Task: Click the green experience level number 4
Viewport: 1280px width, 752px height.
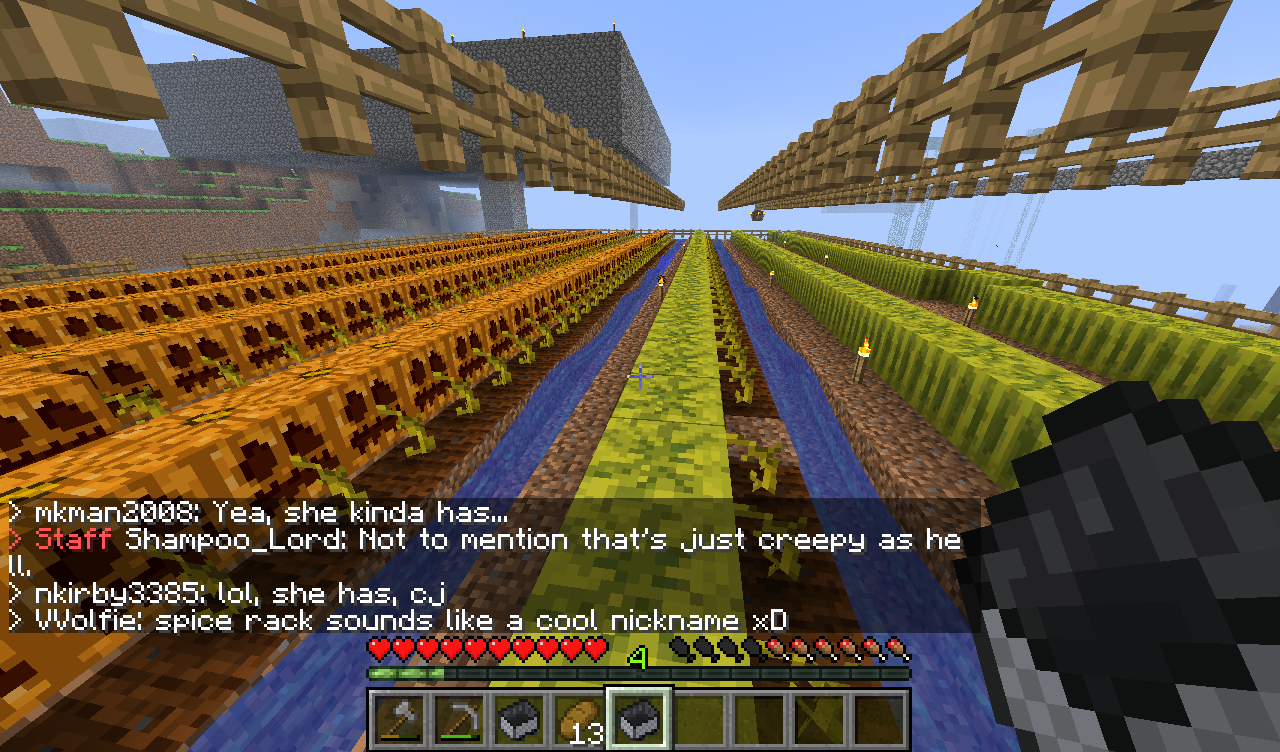Action: point(637,656)
